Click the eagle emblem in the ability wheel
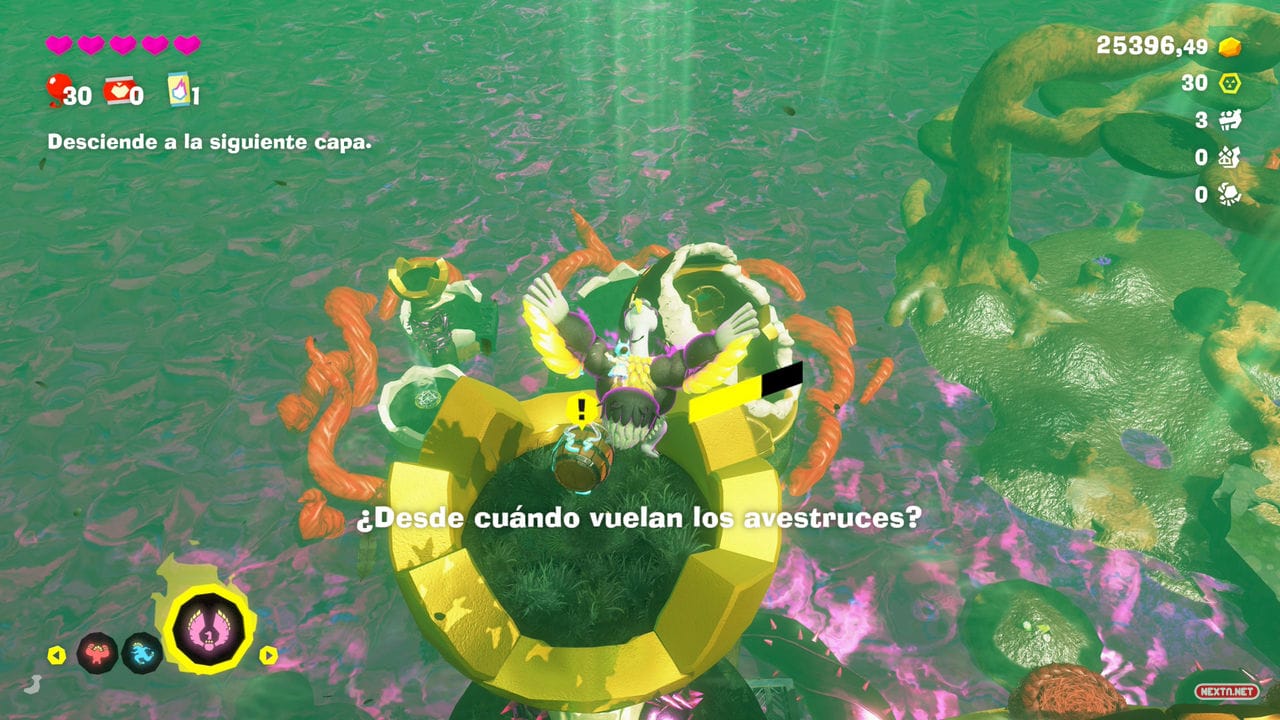This screenshot has height=720, width=1280. pos(208,629)
